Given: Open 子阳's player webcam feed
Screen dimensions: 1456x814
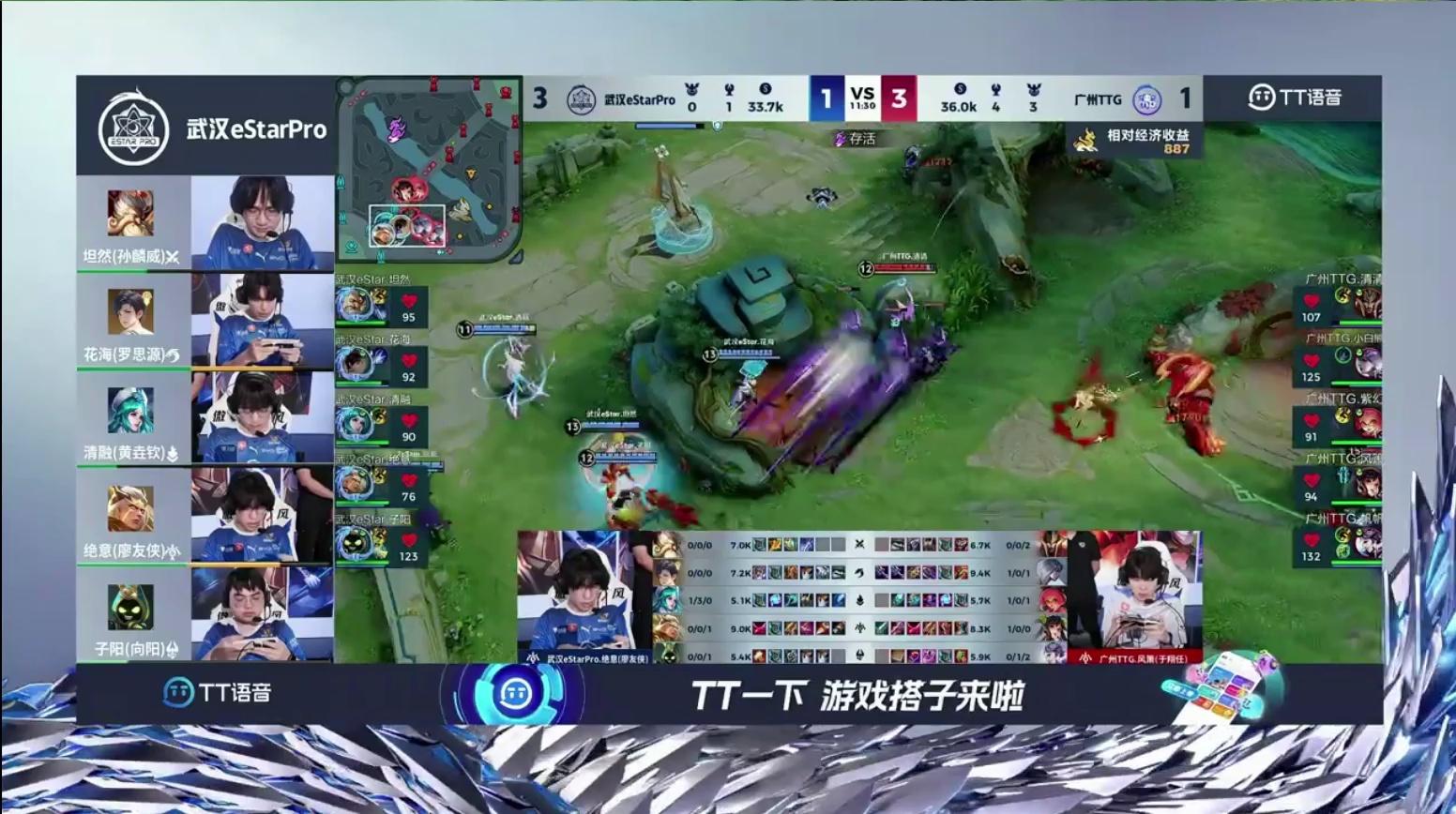Looking at the screenshot, I should [x=263, y=614].
